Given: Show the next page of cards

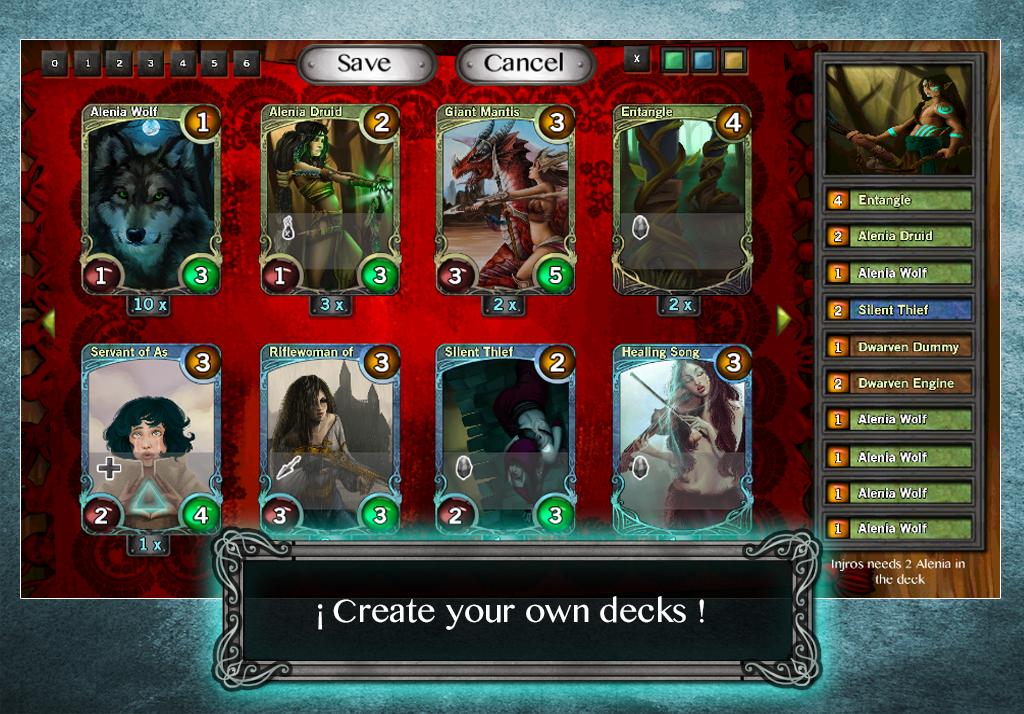Looking at the screenshot, I should point(783,320).
